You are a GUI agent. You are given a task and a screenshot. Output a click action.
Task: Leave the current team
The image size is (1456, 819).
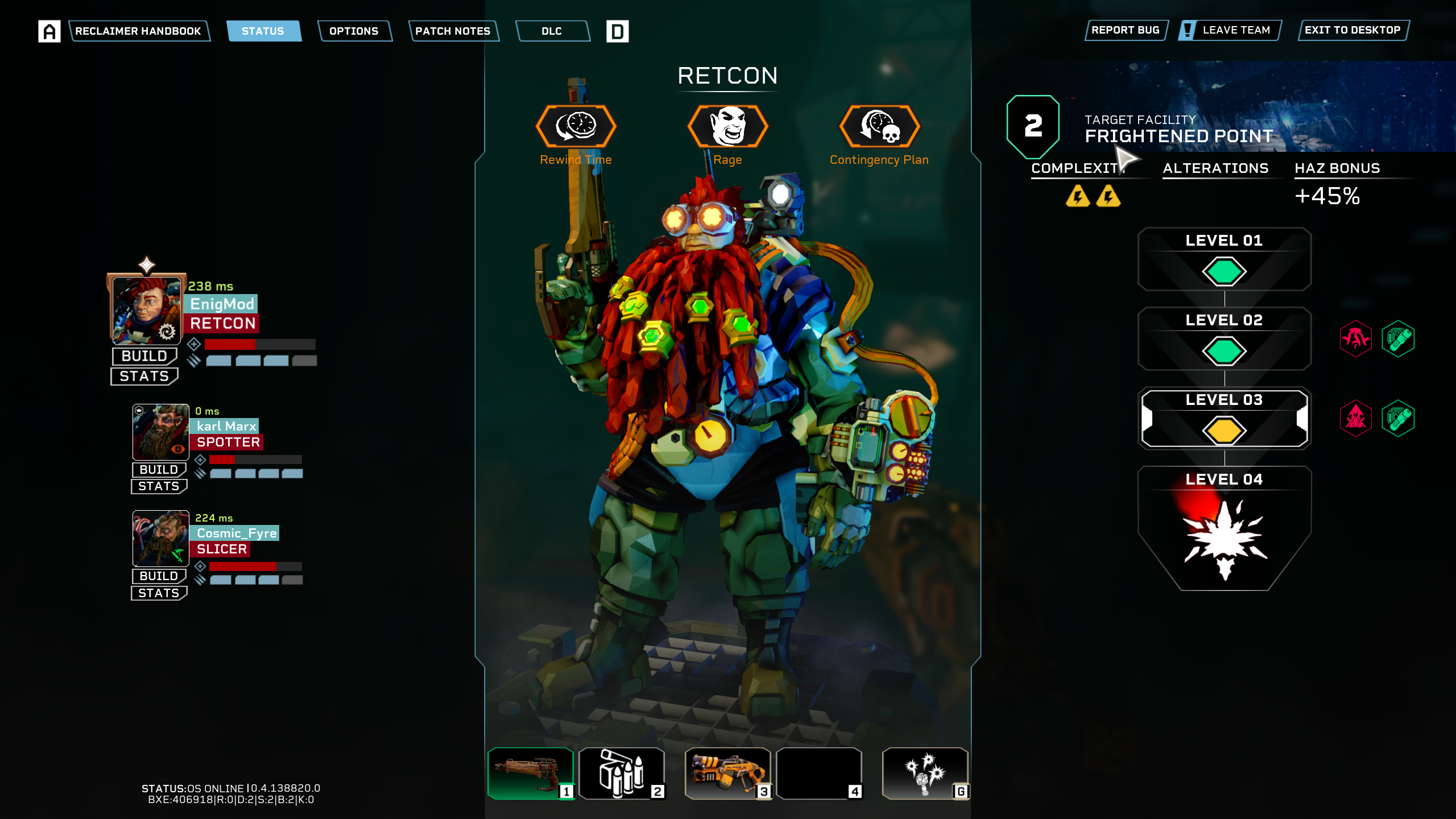(1230, 30)
